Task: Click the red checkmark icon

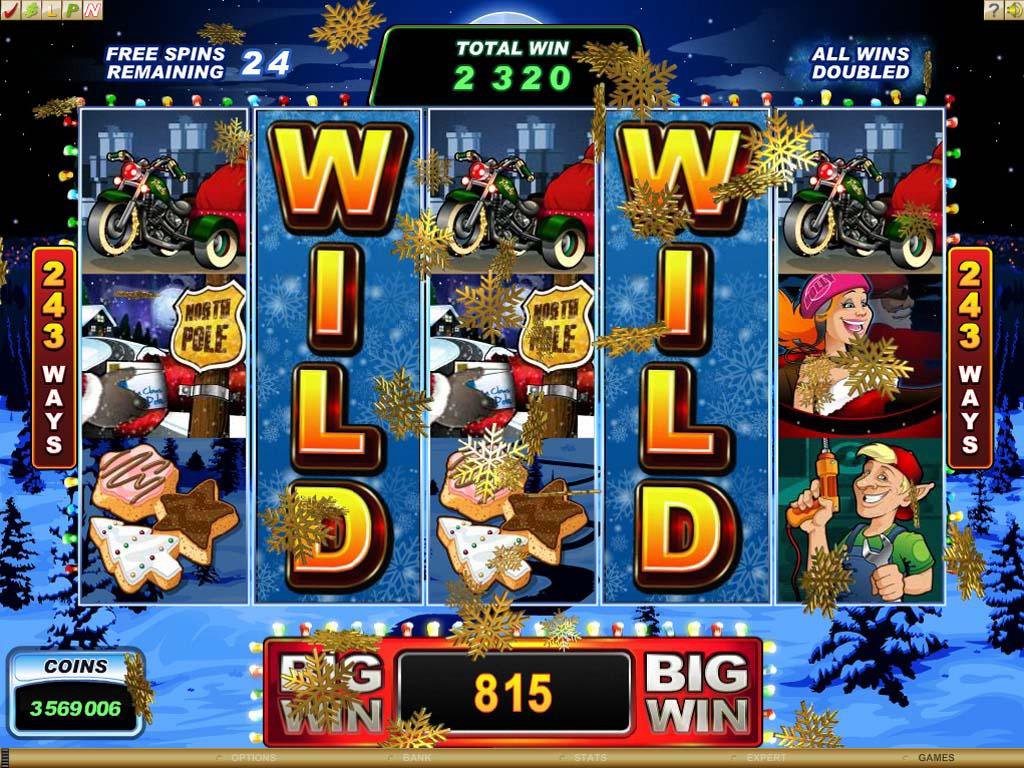Action: (12, 10)
